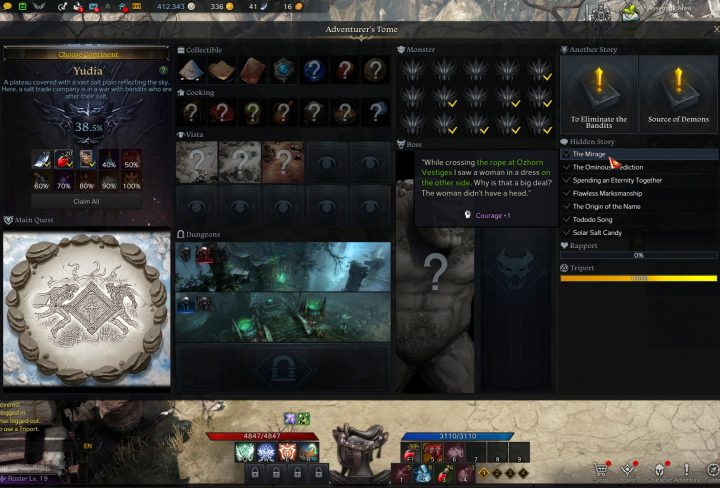
Task: Claim all Yudia tome rewards
Action: tap(86, 201)
